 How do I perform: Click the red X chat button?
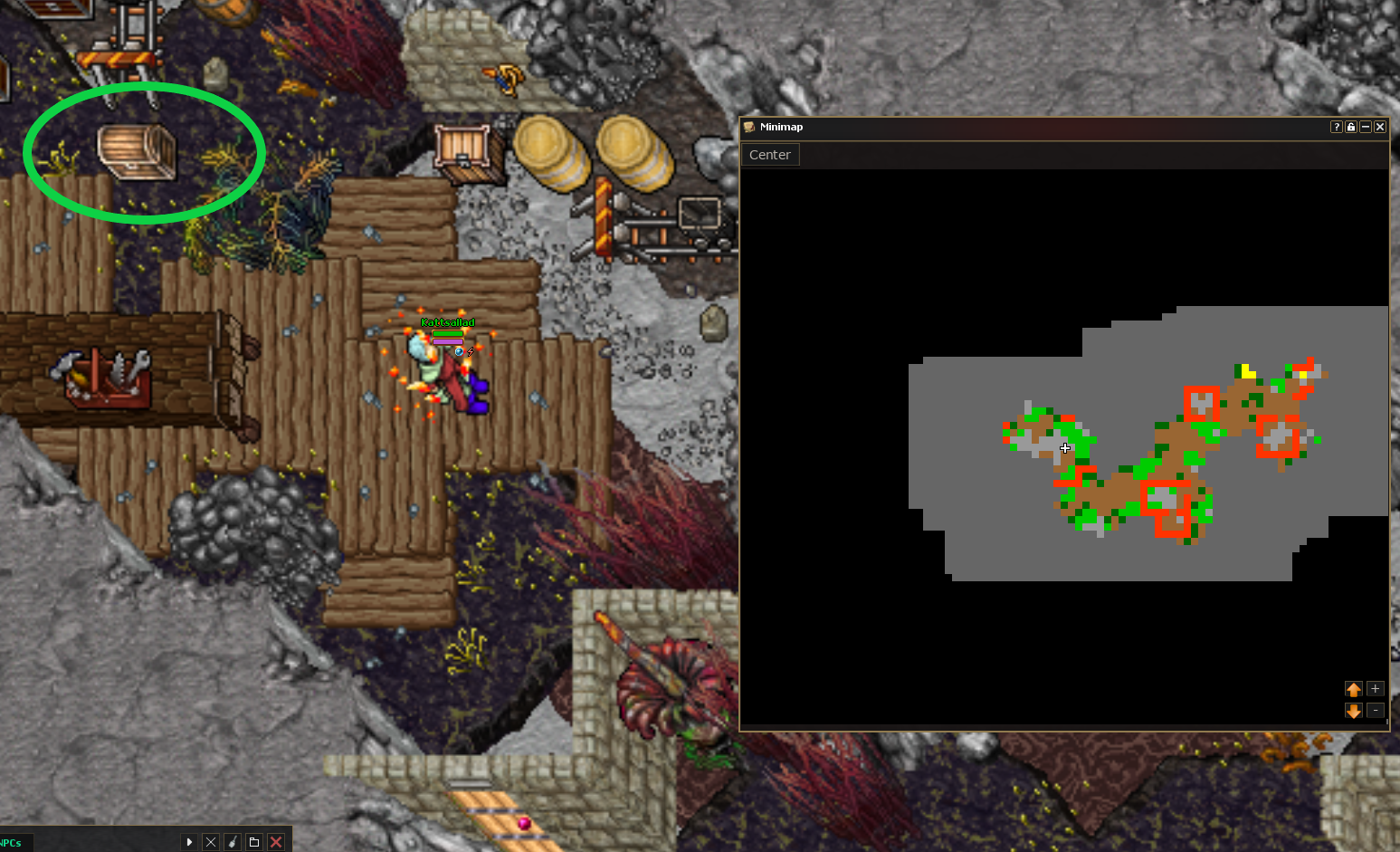click(276, 842)
